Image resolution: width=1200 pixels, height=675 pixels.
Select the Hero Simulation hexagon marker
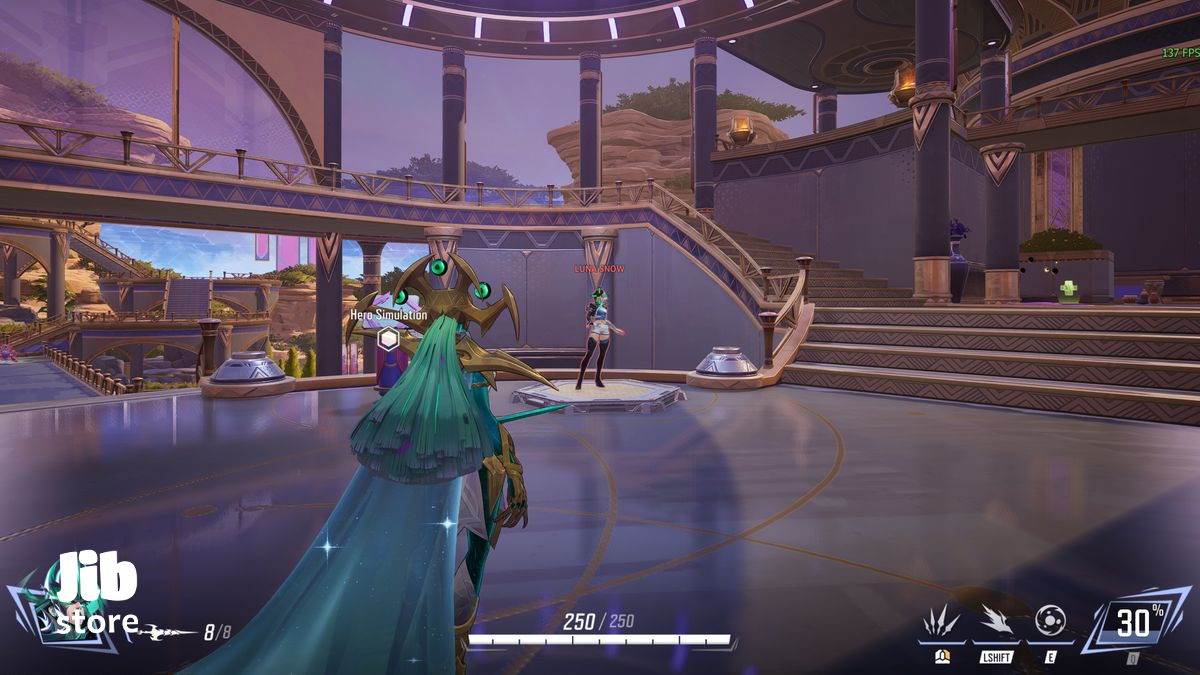388,338
